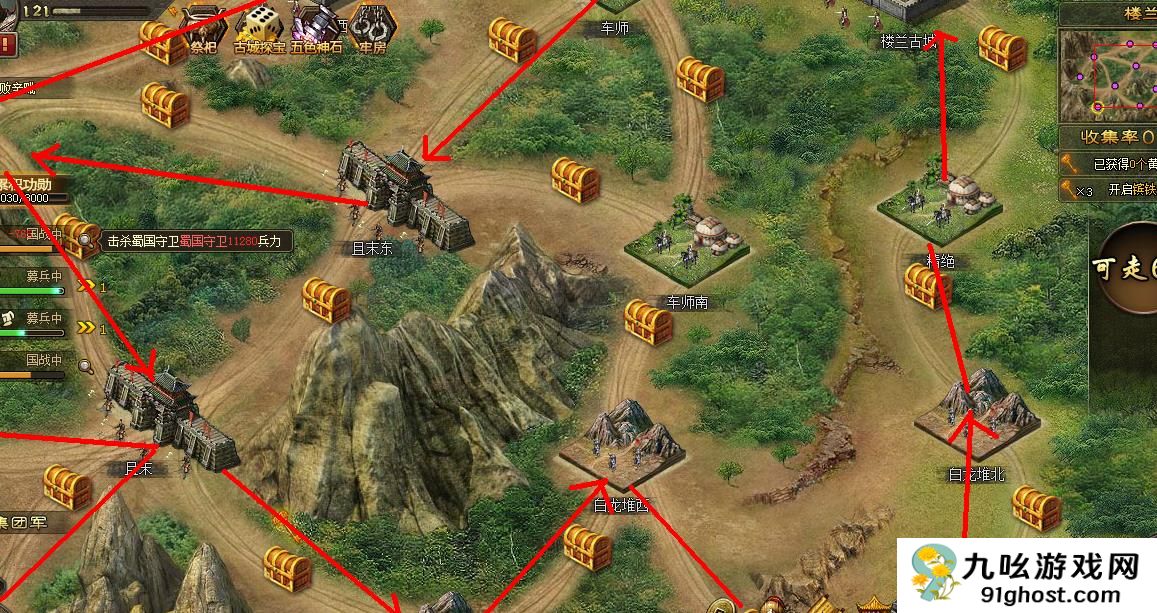Open the 集团军 army group button
The height and width of the screenshot is (613, 1157).
[x=28, y=521]
